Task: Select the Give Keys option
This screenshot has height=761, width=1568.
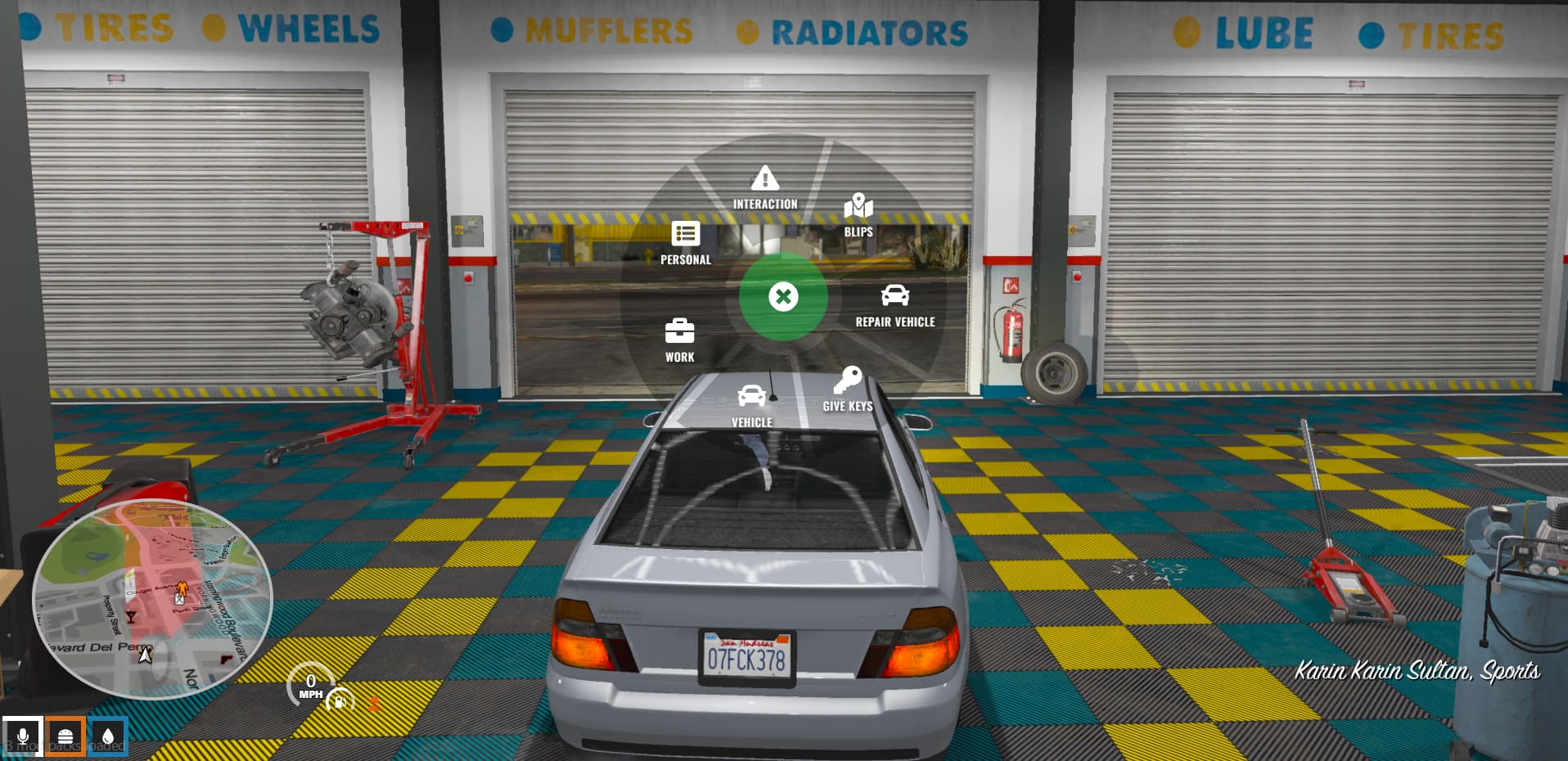Action: [x=847, y=389]
